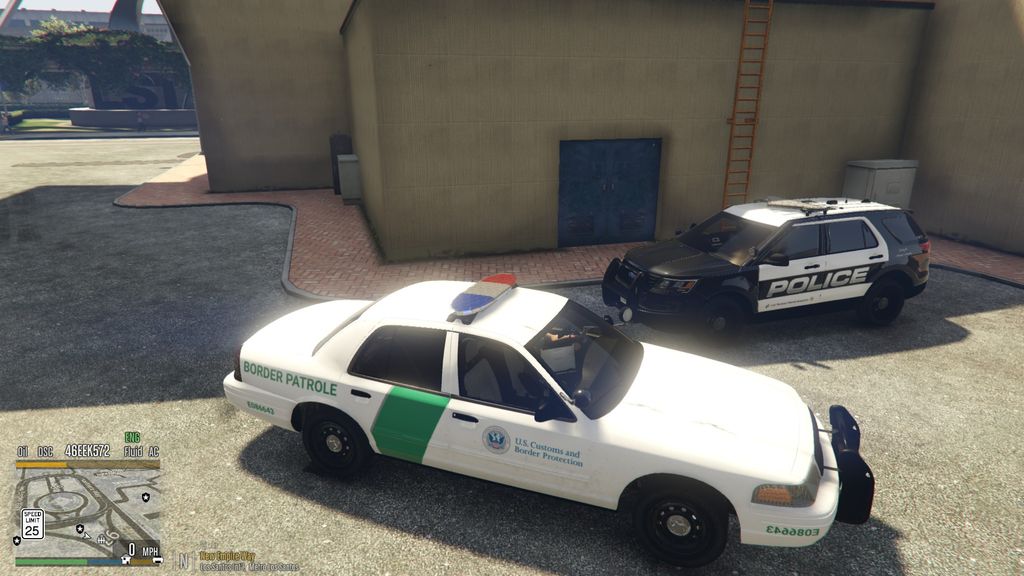The width and height of the screenshot is (1024, 576).
Task: Click the compass N heading indicator
Action: coord(184,560)
